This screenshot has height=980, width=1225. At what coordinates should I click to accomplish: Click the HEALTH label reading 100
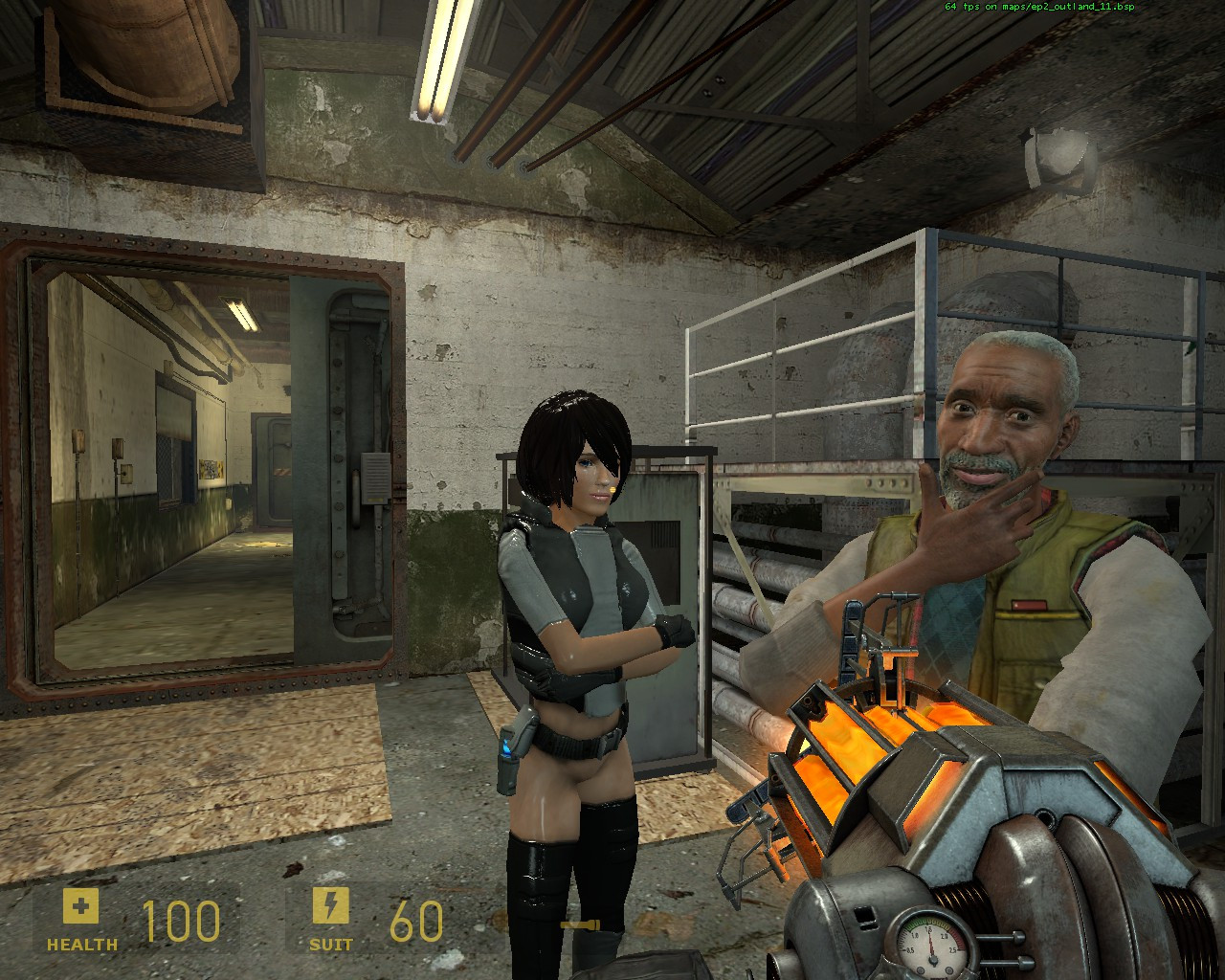coord(182,921)
